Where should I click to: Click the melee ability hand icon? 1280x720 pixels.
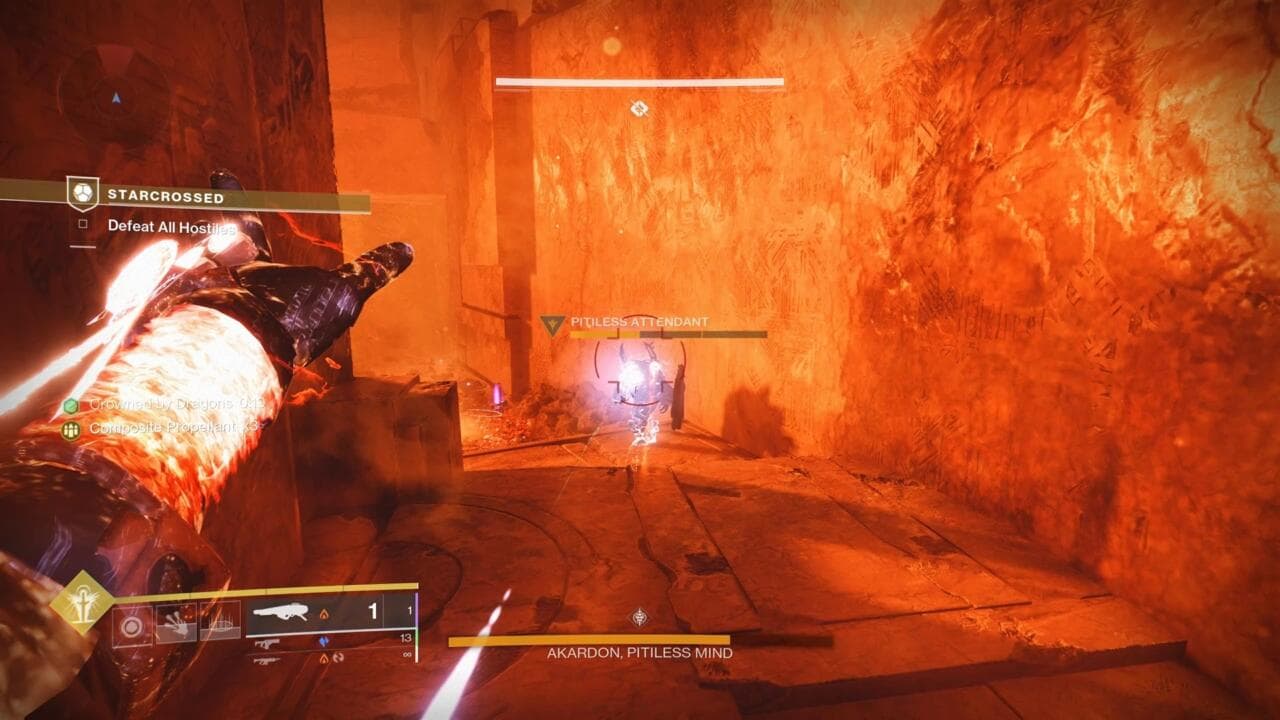click(x=176, y=624)
